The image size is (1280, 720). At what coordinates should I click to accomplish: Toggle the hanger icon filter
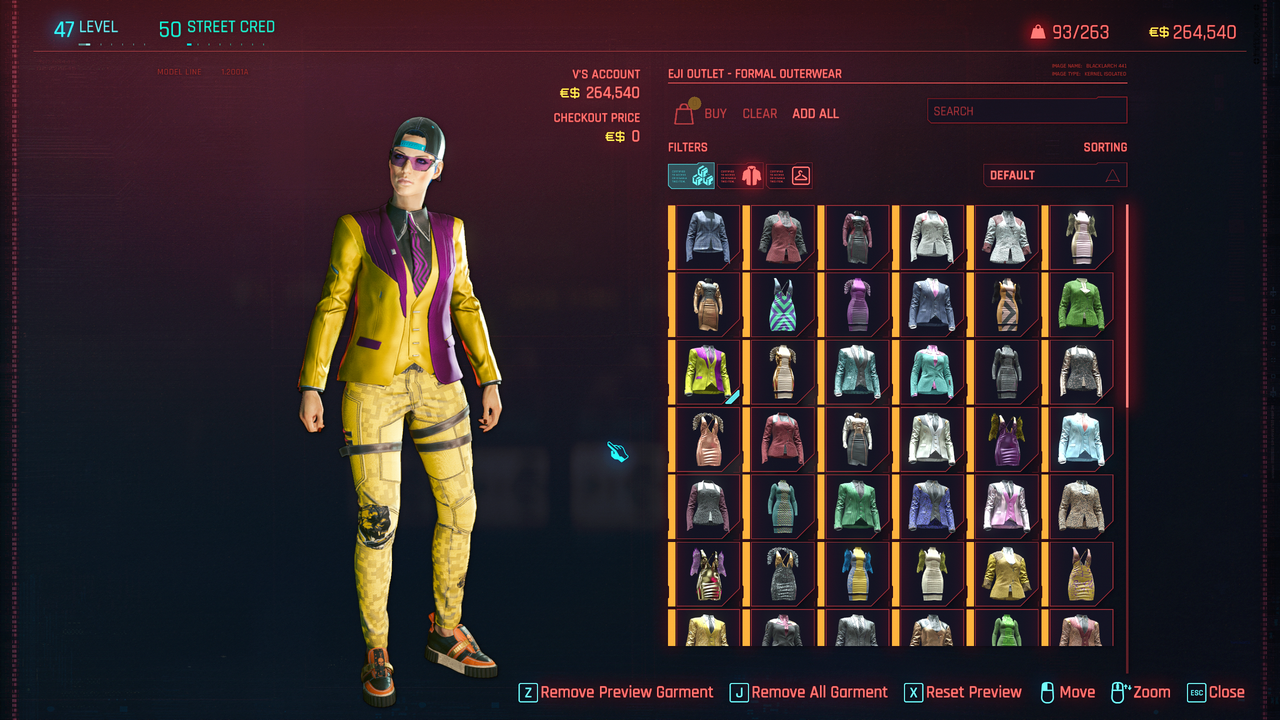(790, 176)
